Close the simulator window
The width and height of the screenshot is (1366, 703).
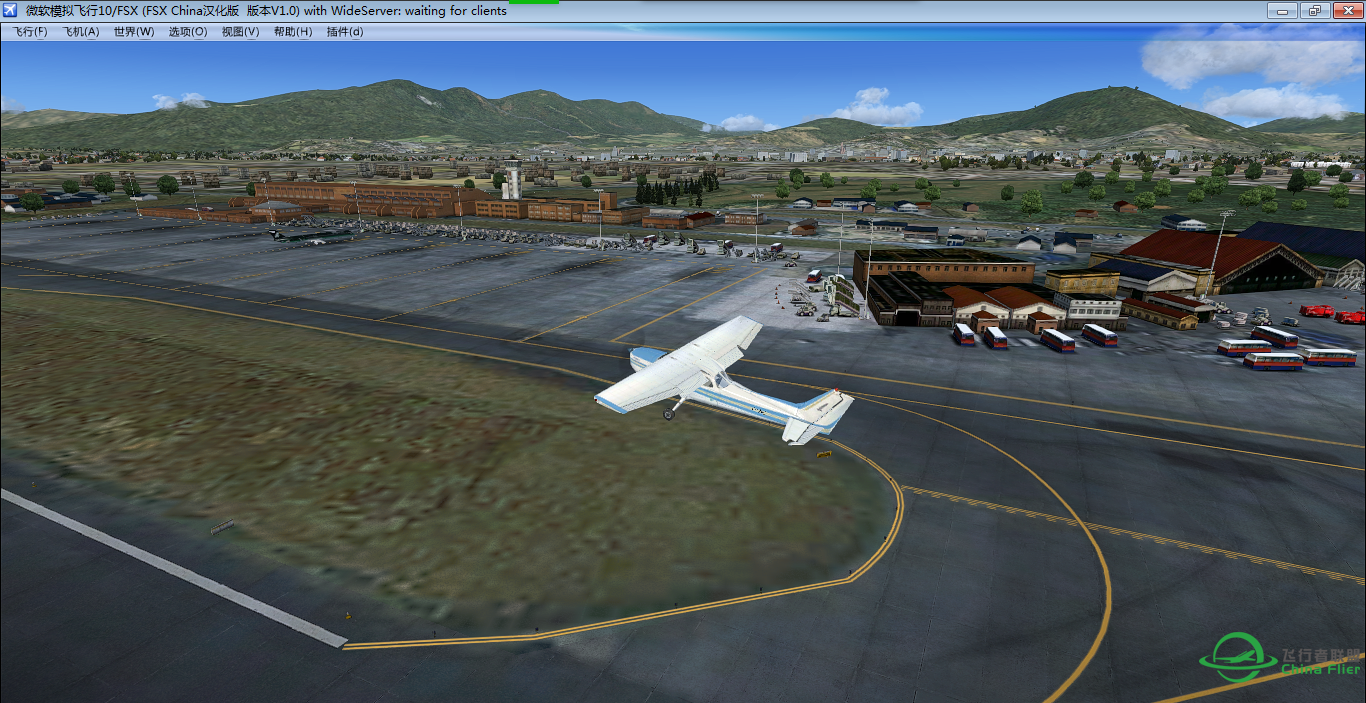click(x=1343, y=11)
